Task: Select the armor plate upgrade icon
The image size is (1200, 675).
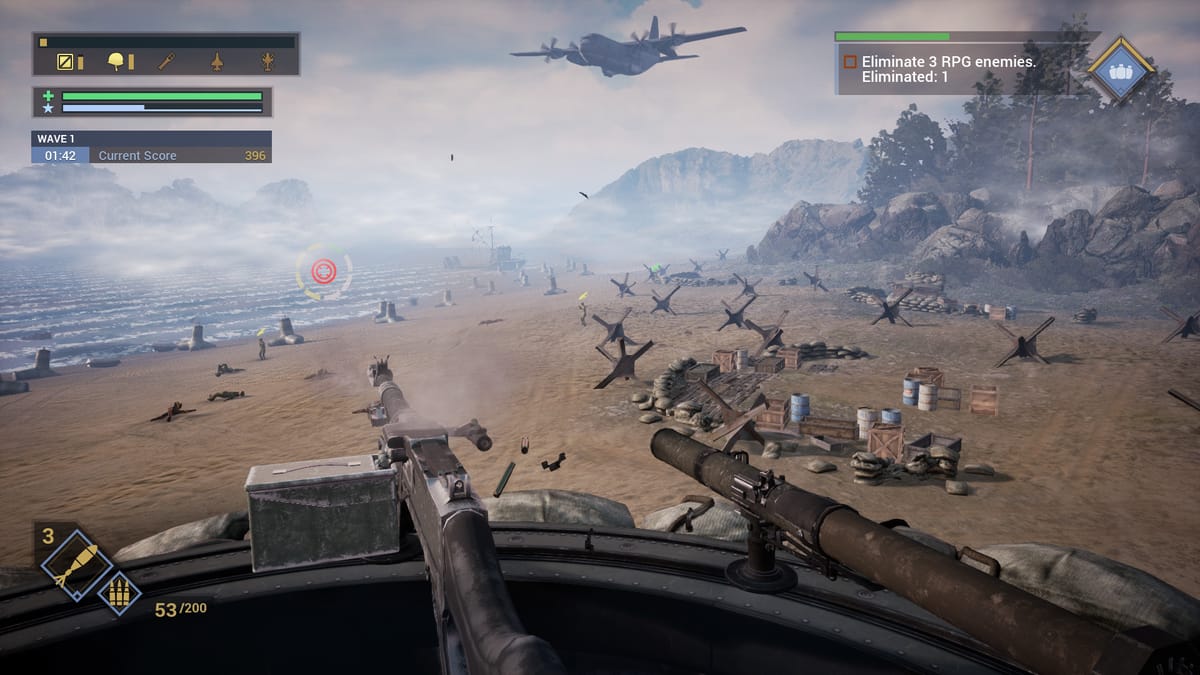Action: [65, 62]
